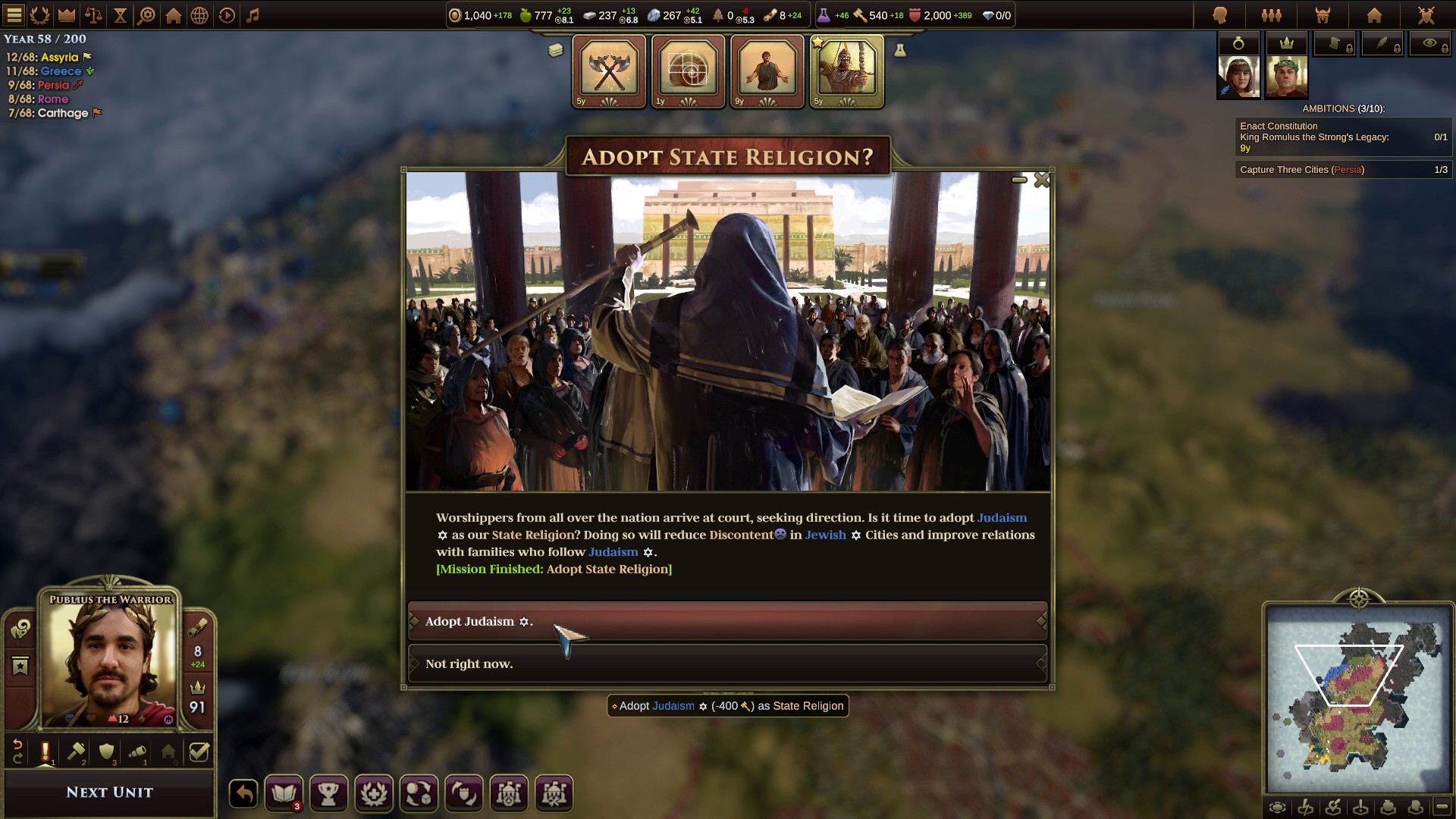Minimize the Adopt State Religion dialog
Image resolution: width=1456 pixels, height=819 pixels.
tap(1019, 180)
